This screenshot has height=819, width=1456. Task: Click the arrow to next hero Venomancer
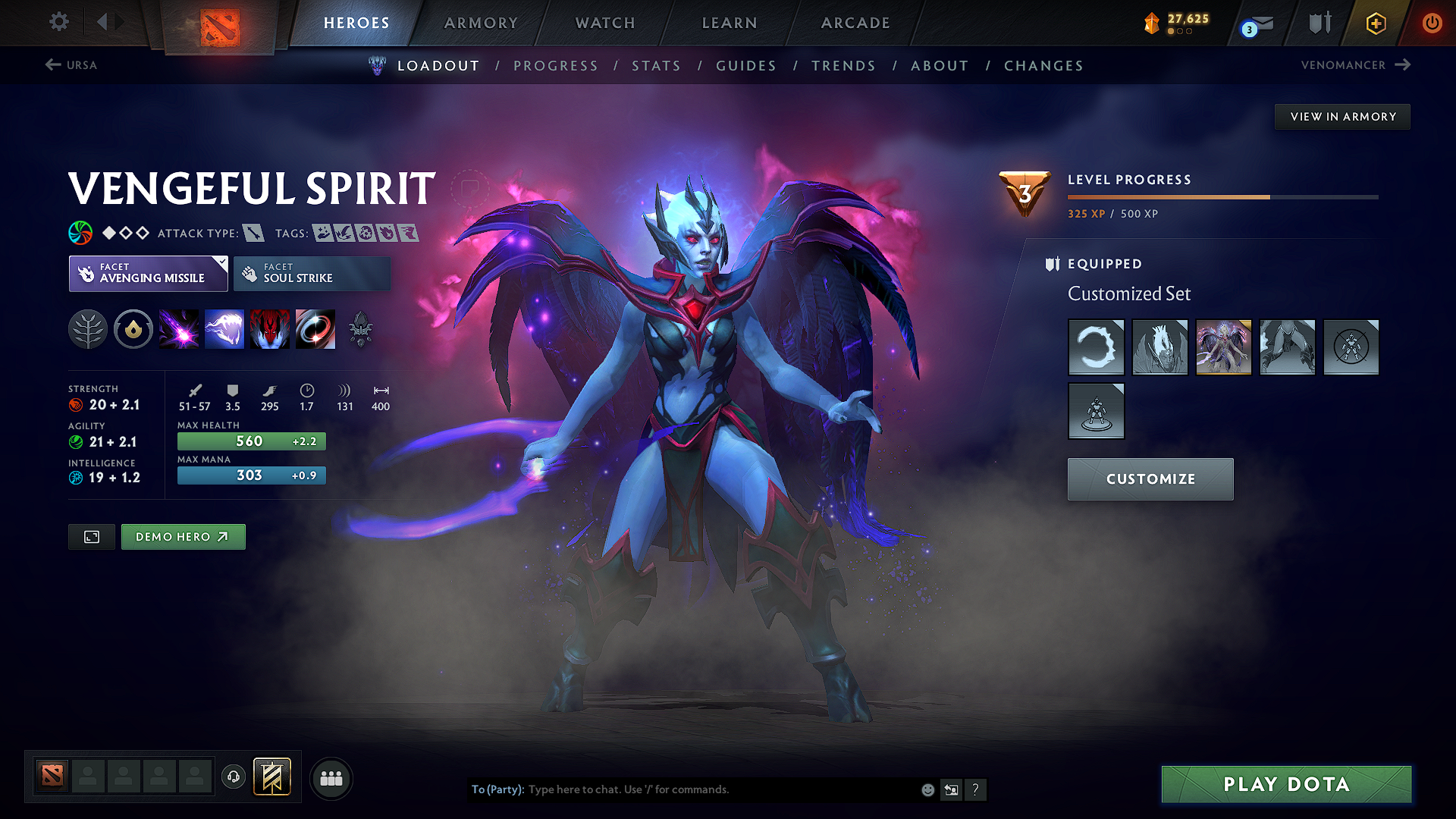[1404, 65]
